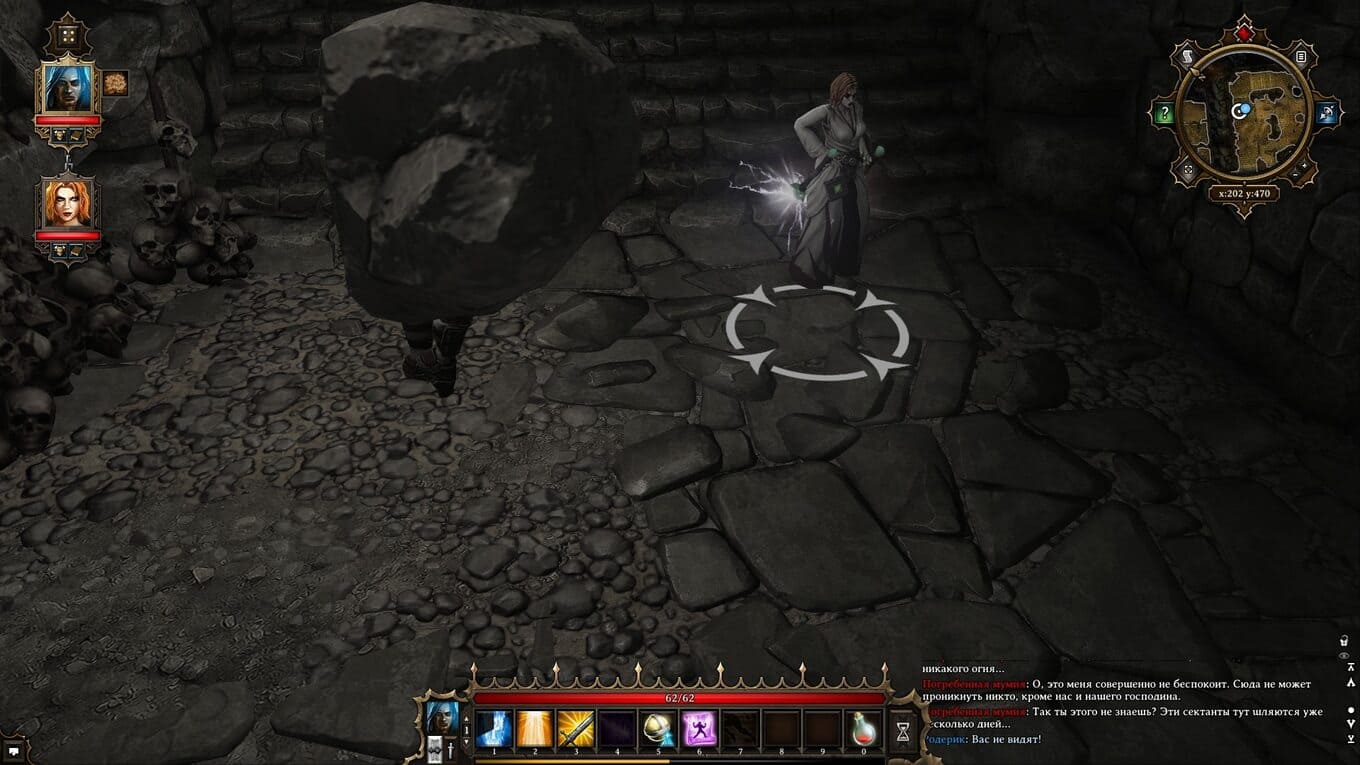The width and height of the screenshot is (1360, 765).
Task: Click the red diamond atop the minimap
Action: [x=1243, y=33]
